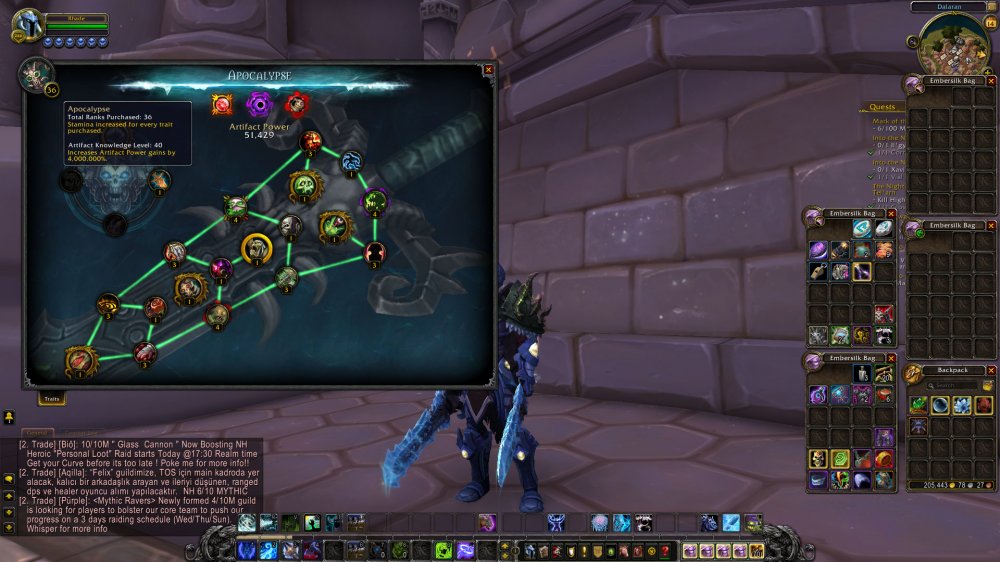Close the Backpack bag window
1000x562 pixels.
click(991, 370)
